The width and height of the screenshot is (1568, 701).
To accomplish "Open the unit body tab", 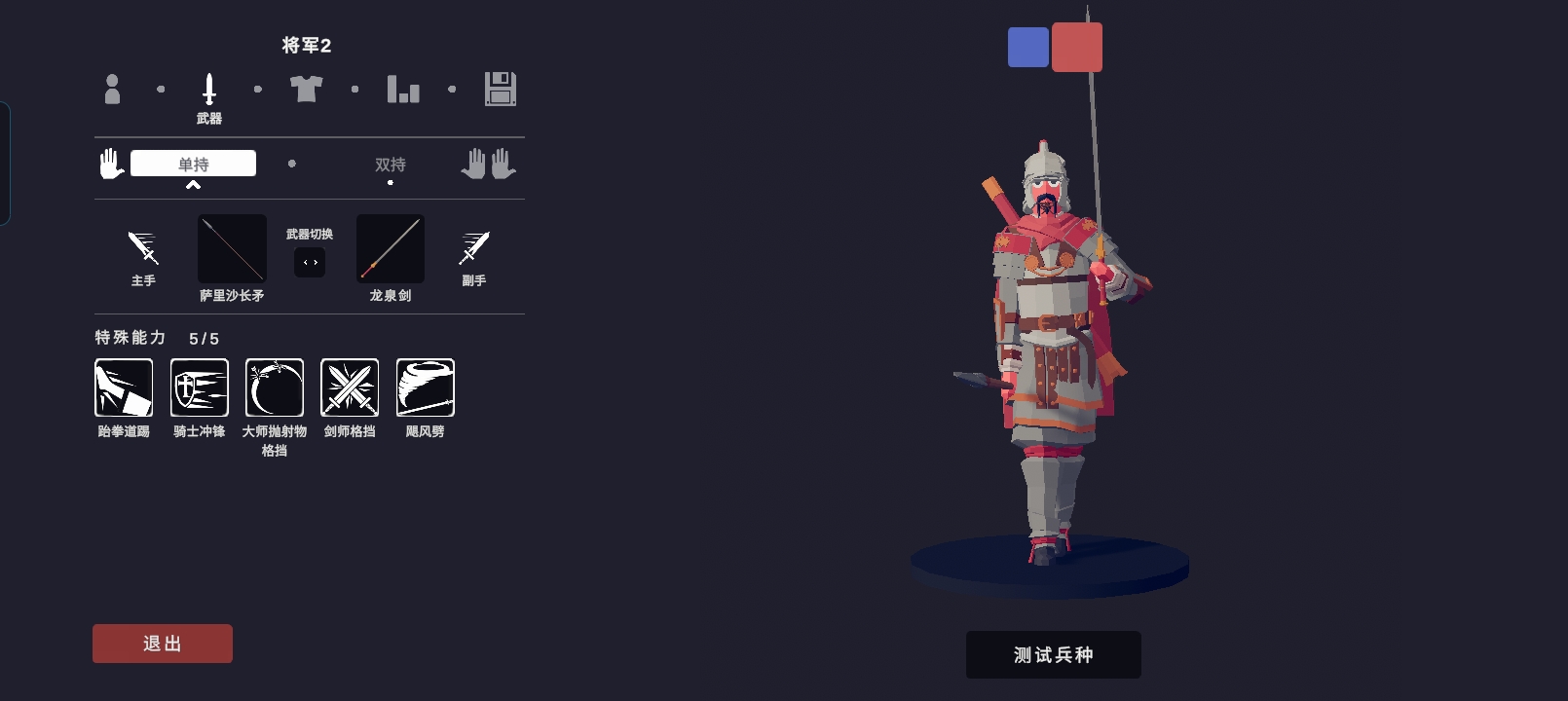I will pyautogui.click(x=112, y=89).
